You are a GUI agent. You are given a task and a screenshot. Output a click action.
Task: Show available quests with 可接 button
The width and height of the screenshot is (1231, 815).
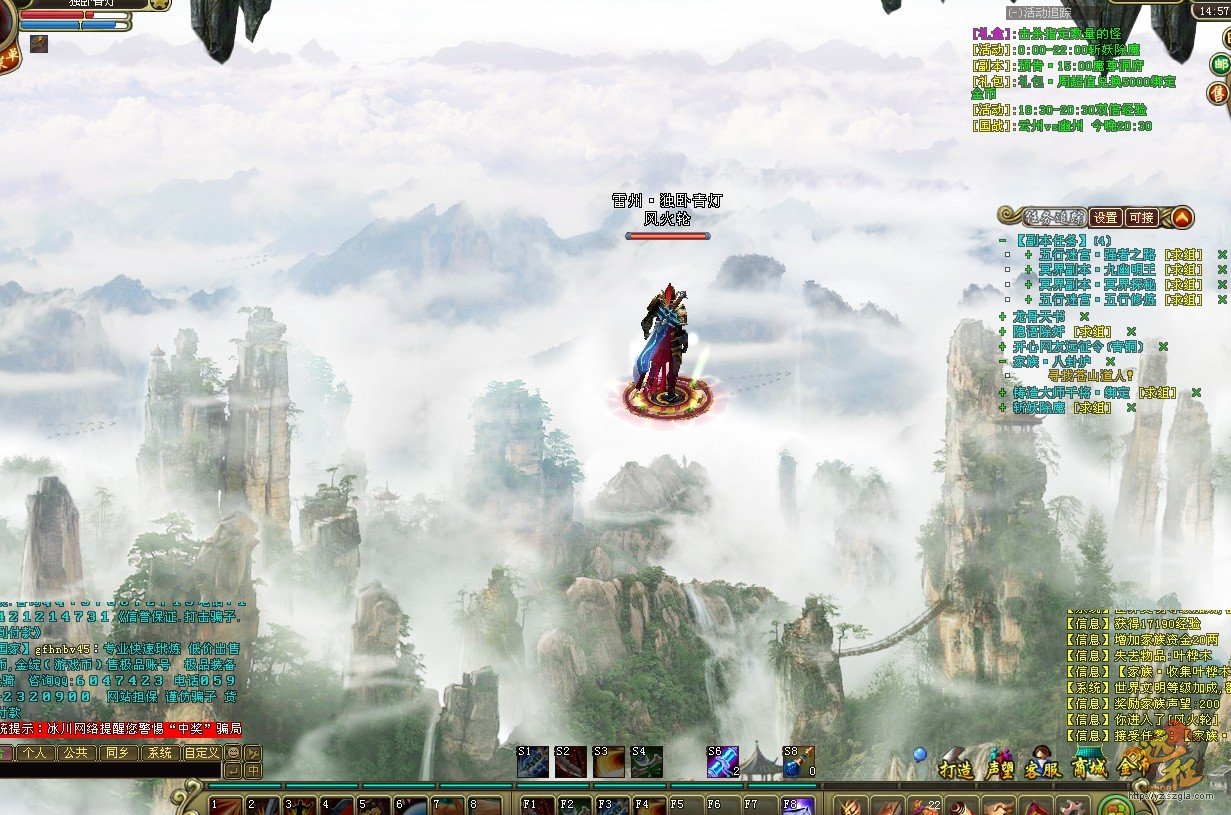pyautogui.click(x=1141, y=217)
